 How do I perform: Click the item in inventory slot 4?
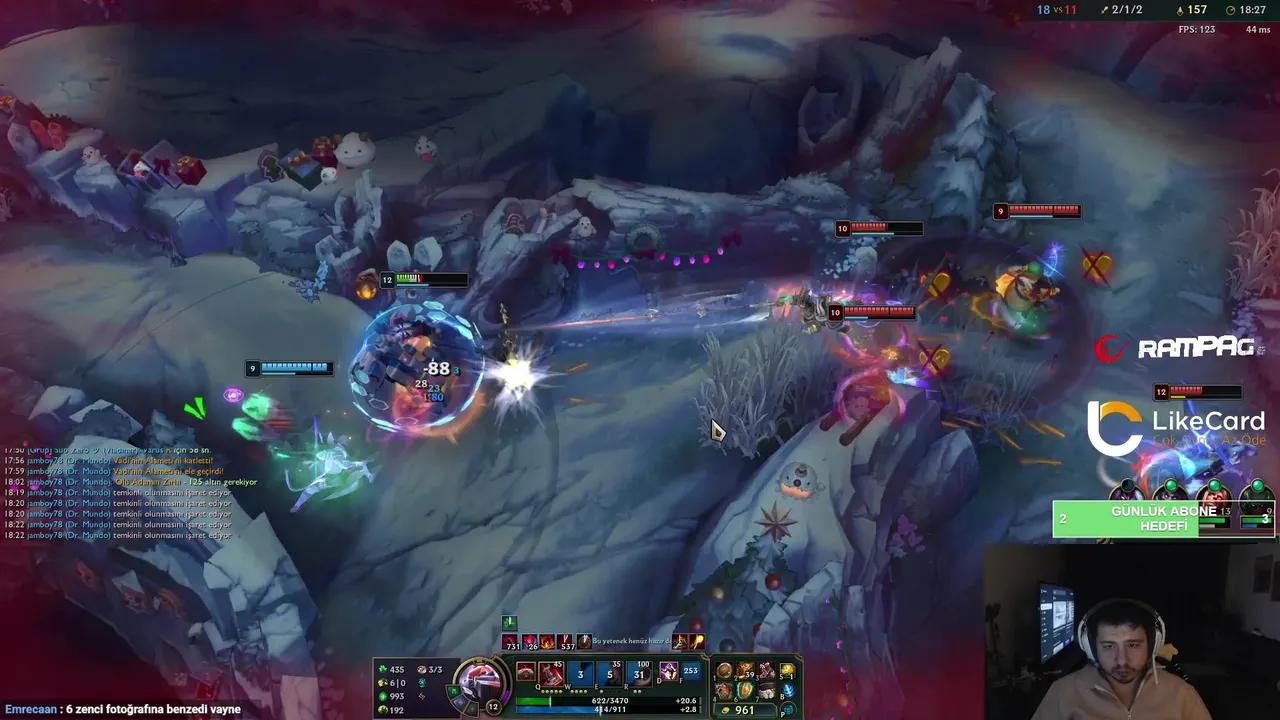click(x=722, y=690)
